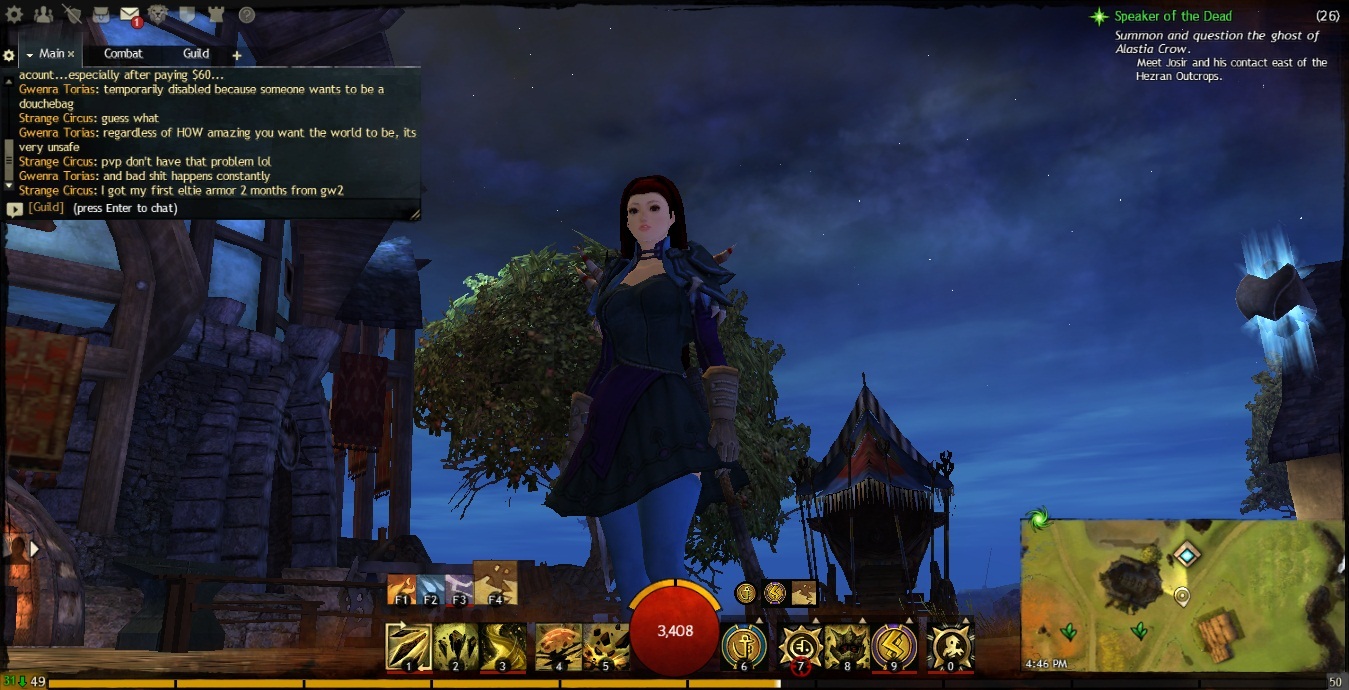Open the inventory bag icon
Viewport: 1349px width, 690px height.
pyautogui.click(x=101, y=15)
